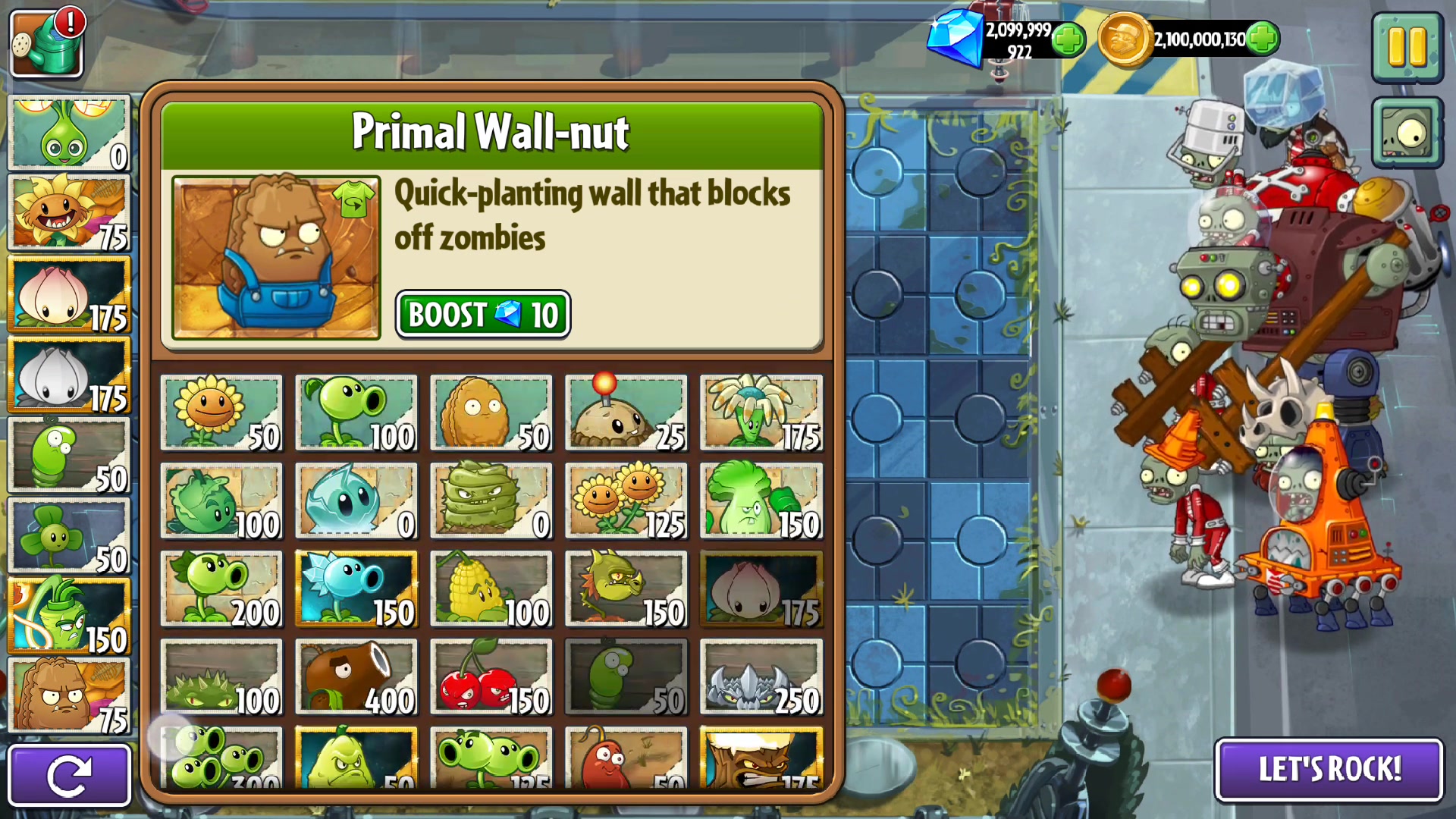Reset plant selection with the refresh arrow
This screenshot has width=1456, height=819.
point(69,775)
